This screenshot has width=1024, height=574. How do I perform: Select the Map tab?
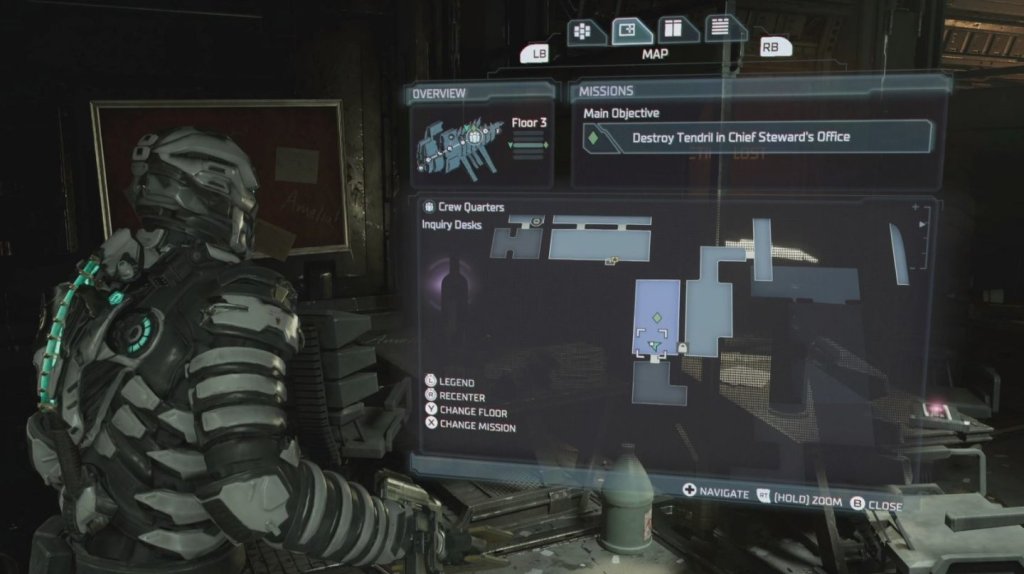[x=632, y=32]
